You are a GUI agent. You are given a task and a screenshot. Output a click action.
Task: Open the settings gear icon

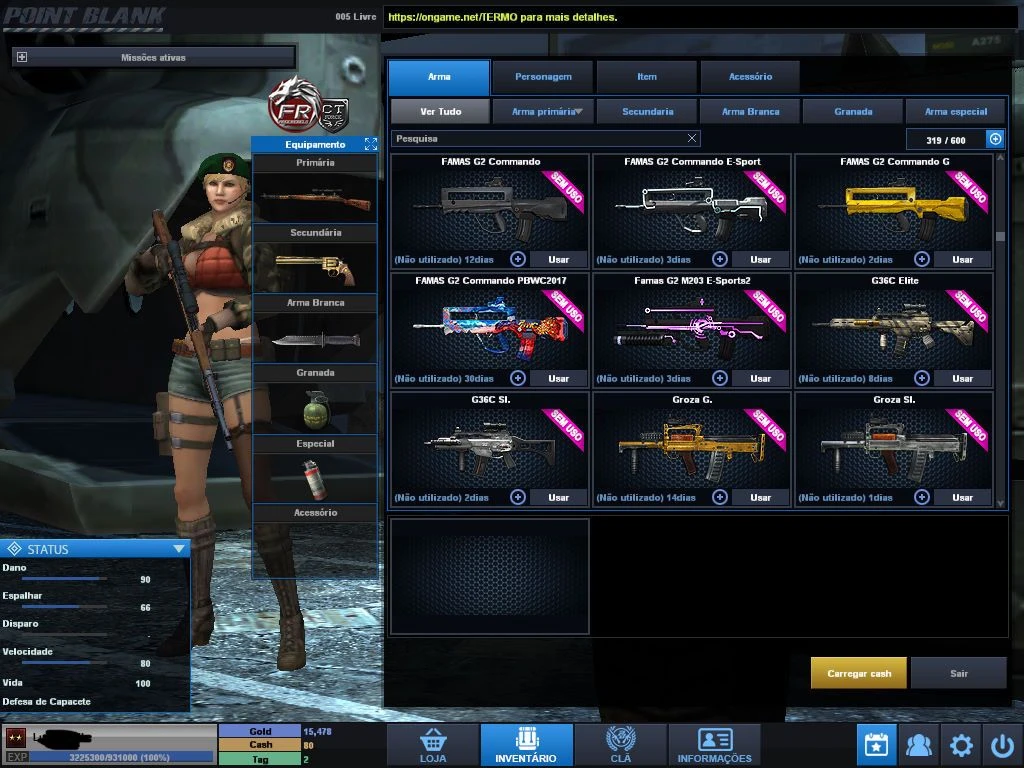961,745
